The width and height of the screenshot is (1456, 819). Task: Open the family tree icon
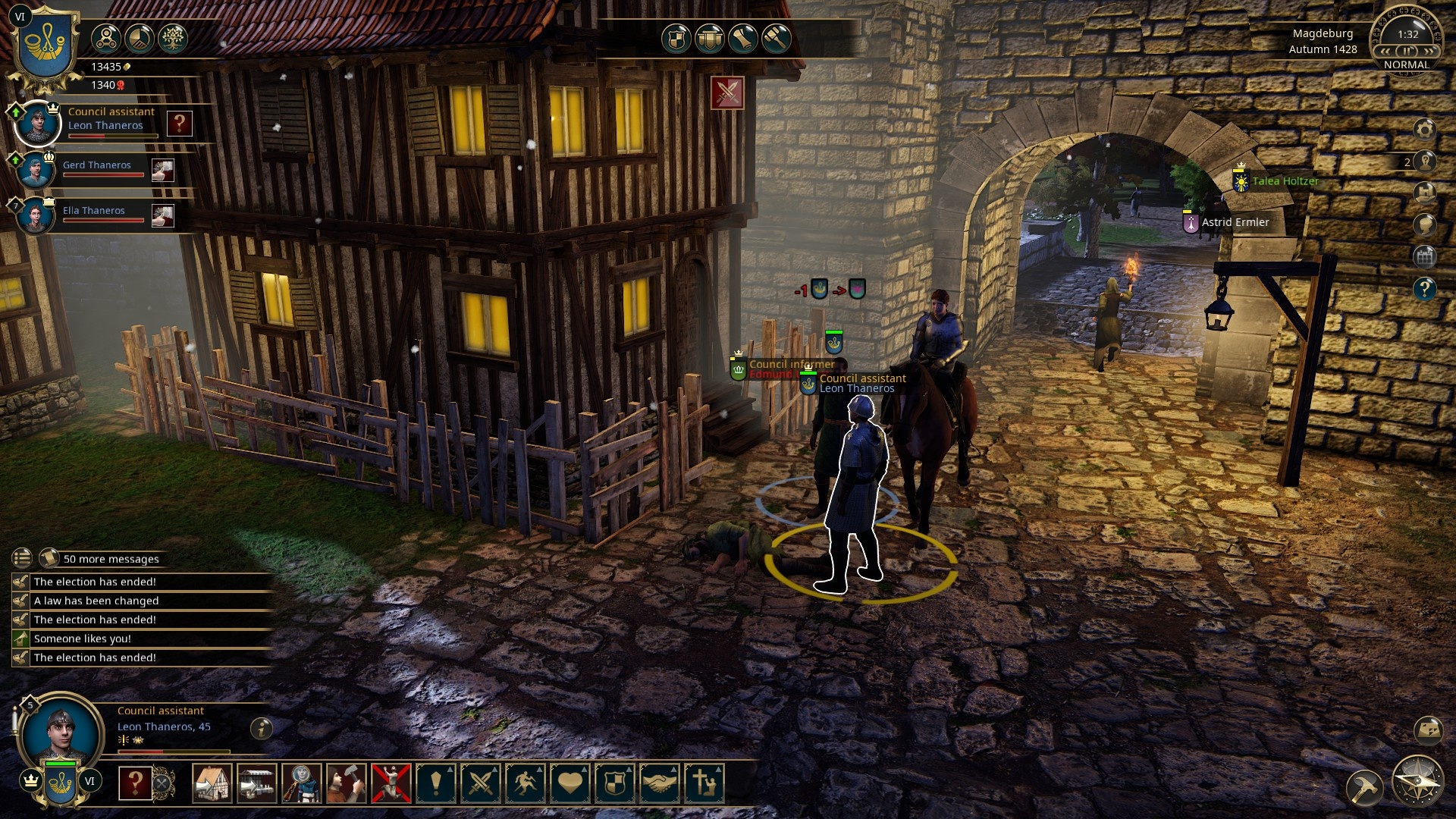tap(172, 38)
